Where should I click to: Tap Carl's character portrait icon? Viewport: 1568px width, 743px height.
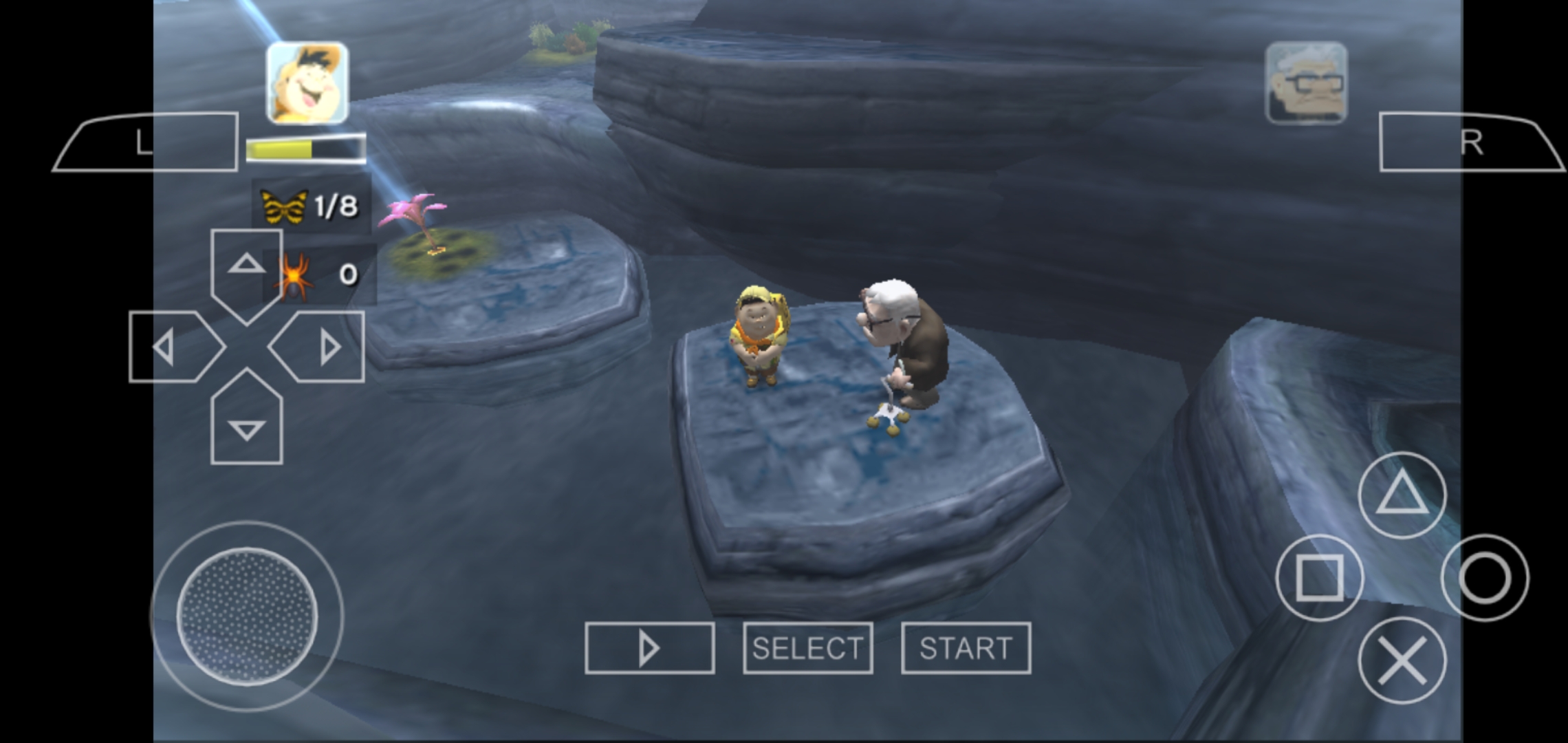tap(1306, 80)
